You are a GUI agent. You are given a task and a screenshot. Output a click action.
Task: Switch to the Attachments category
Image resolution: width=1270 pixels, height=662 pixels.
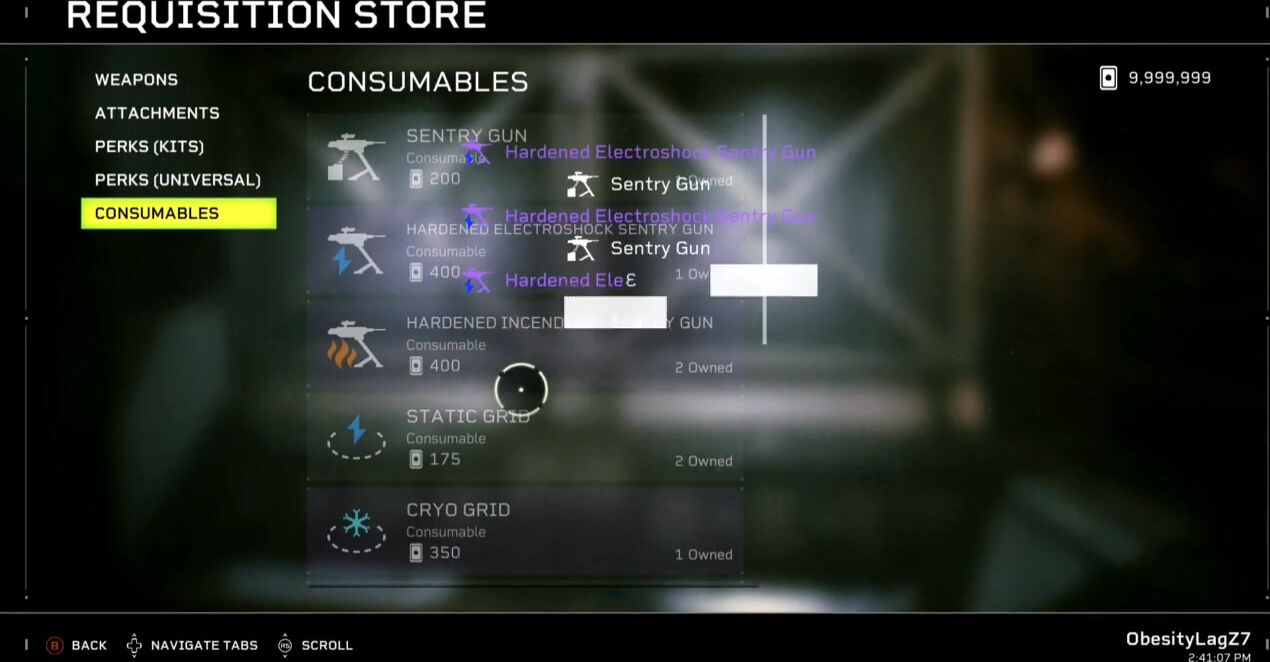(x=157, y=113)
